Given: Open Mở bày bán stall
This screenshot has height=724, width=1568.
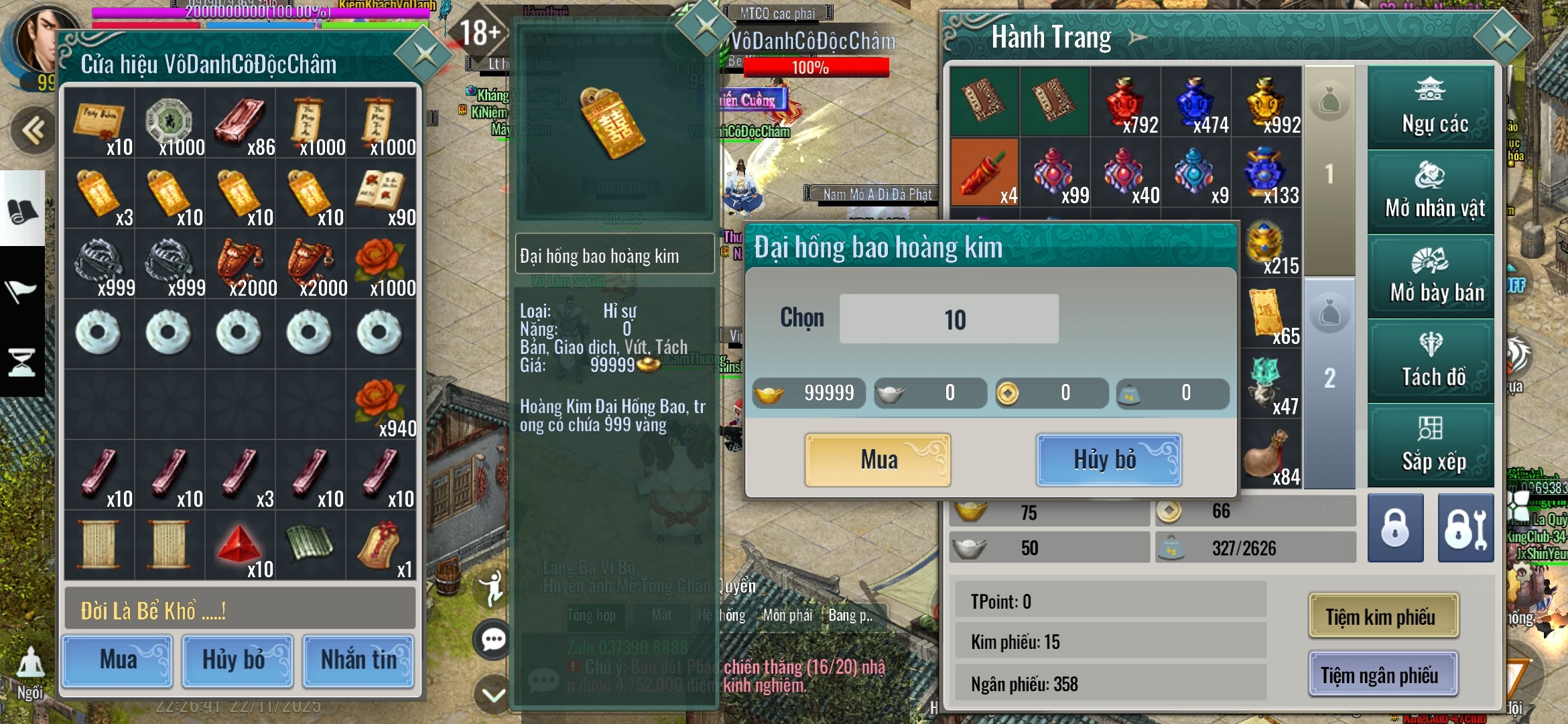Looking at the screenshot, I should pos(1431,277).
